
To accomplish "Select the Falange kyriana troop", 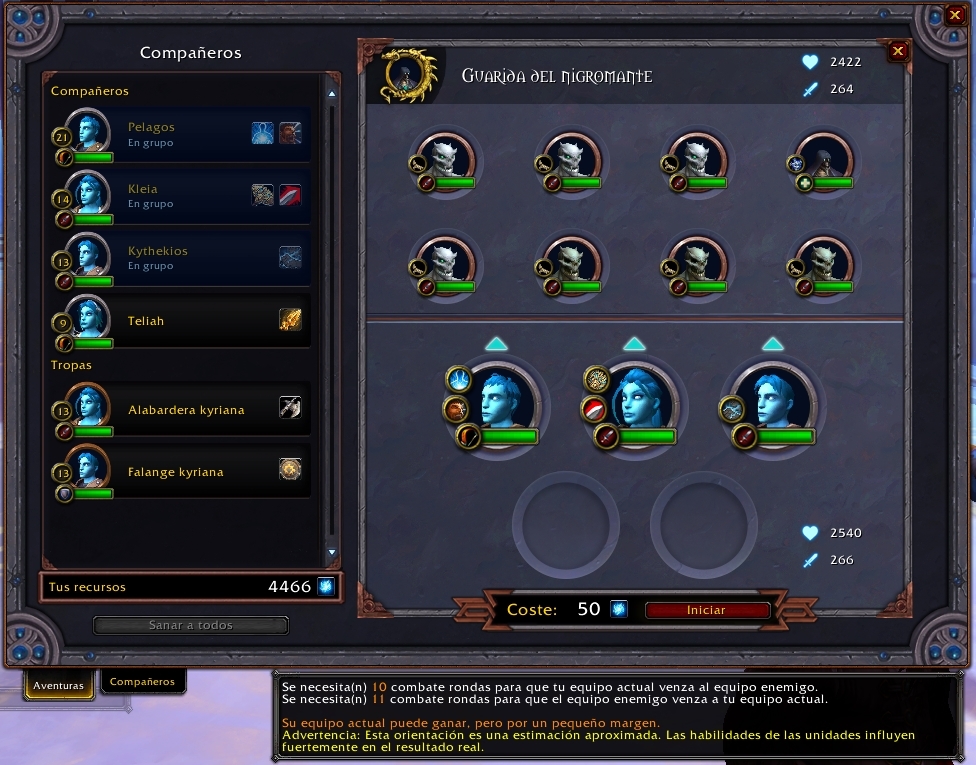I will coord(180,471).
